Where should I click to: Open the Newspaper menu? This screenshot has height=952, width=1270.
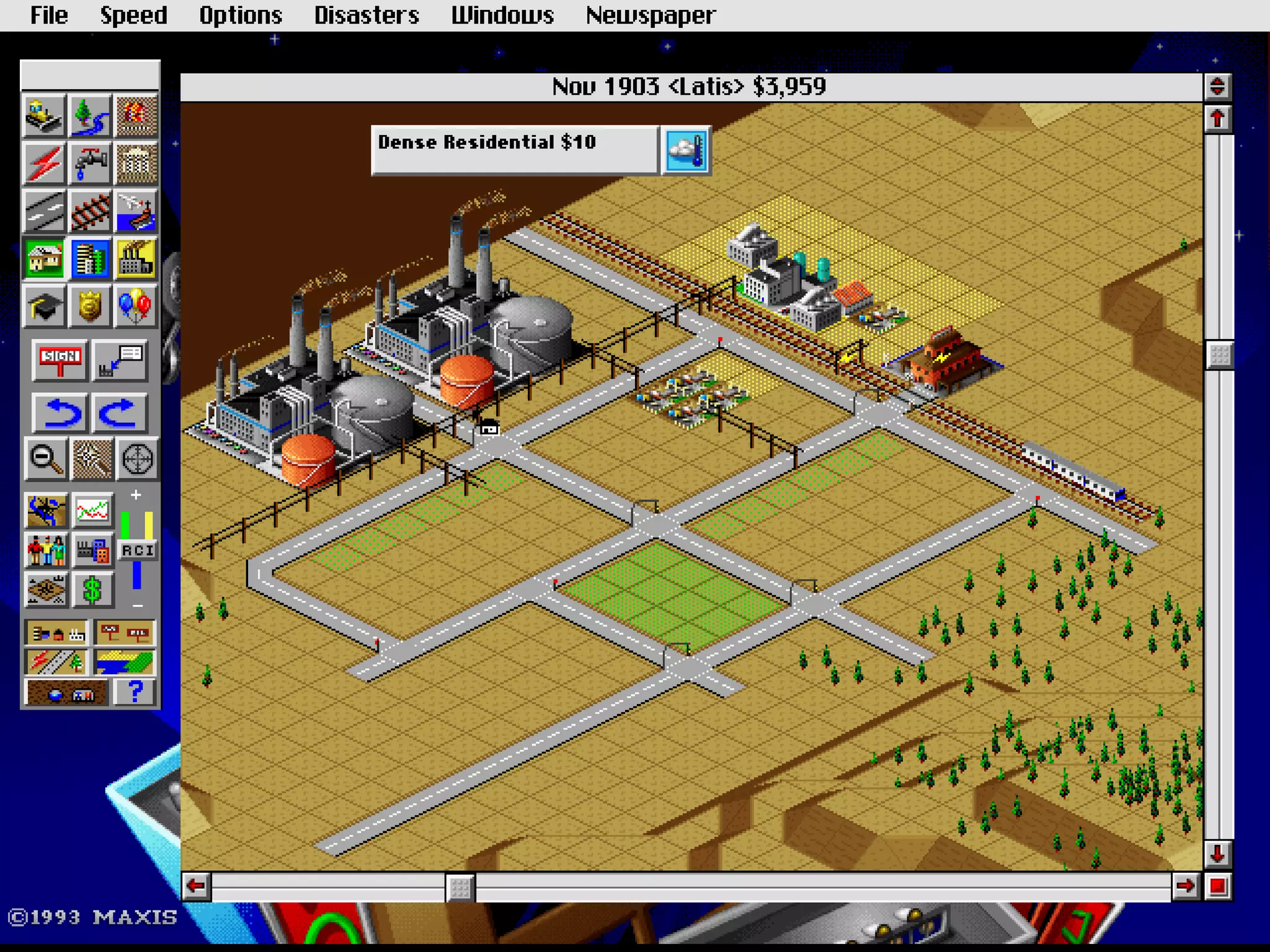[651, 15]
